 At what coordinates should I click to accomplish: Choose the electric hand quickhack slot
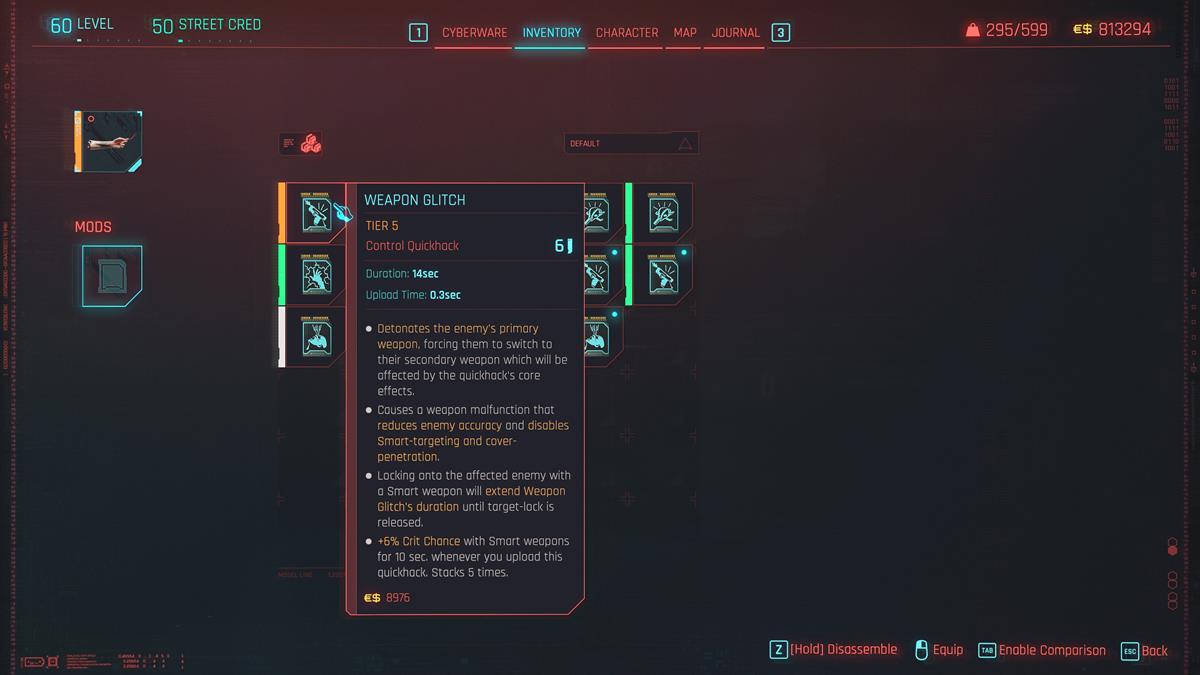[x=315, y=274]
